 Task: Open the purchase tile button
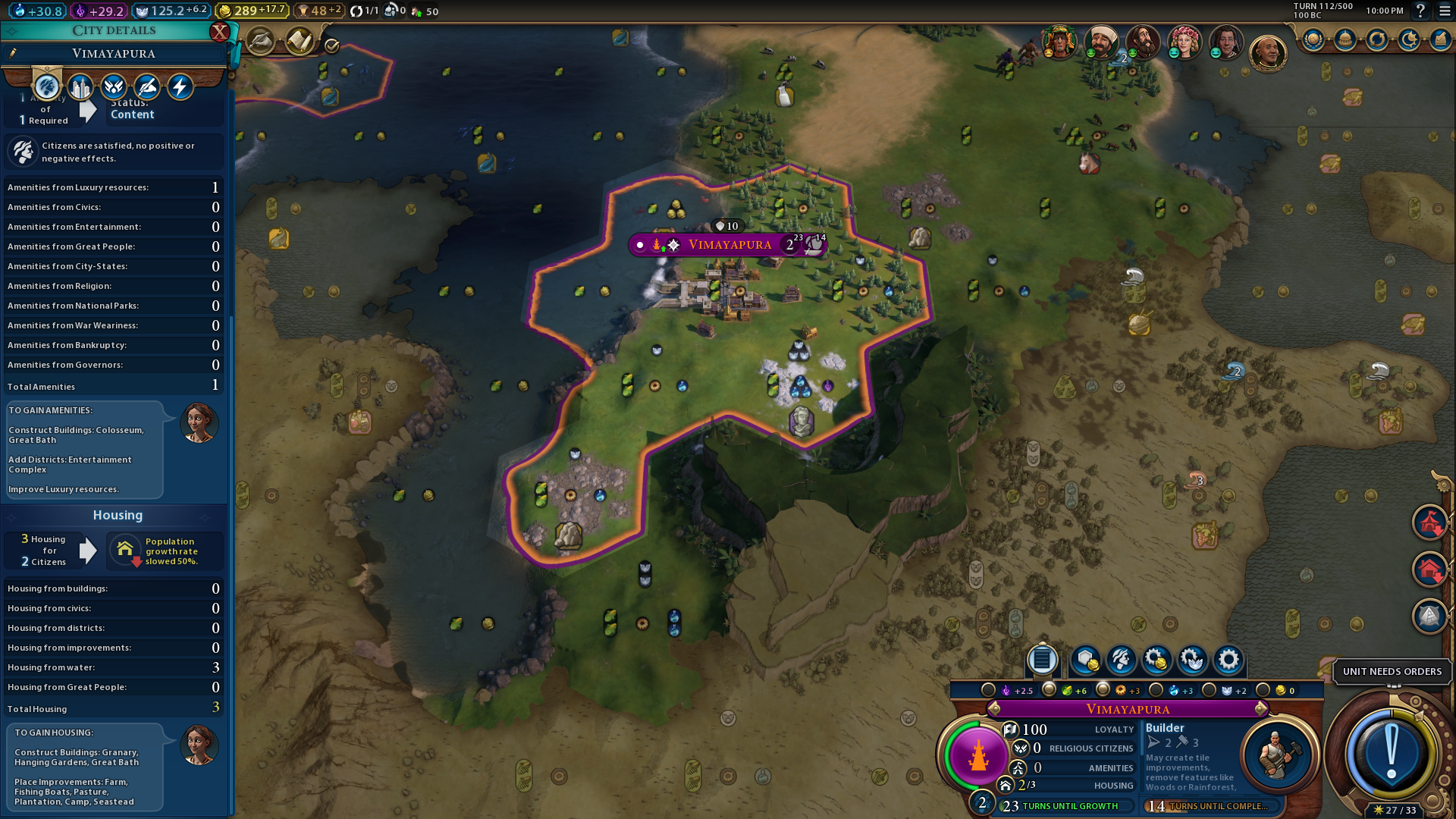pyautogui.click(x=1085, y=661)
